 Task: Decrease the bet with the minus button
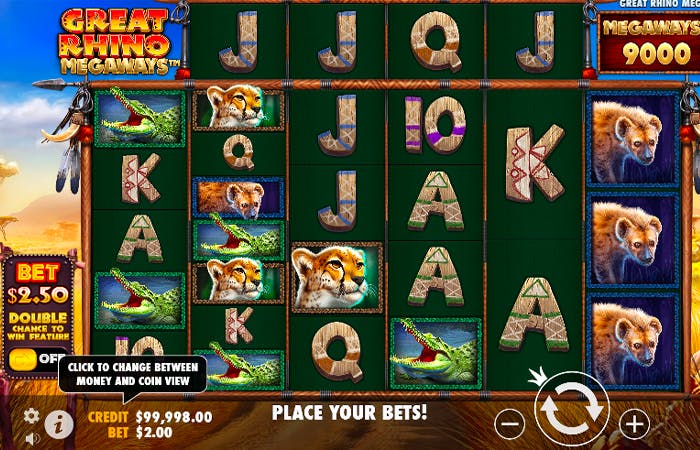click(509, 423)
